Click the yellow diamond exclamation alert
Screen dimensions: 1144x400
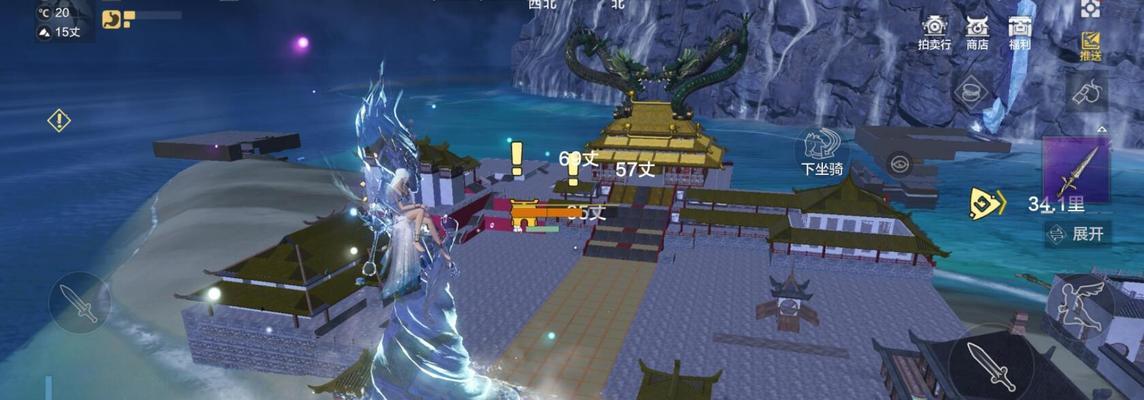59,121
